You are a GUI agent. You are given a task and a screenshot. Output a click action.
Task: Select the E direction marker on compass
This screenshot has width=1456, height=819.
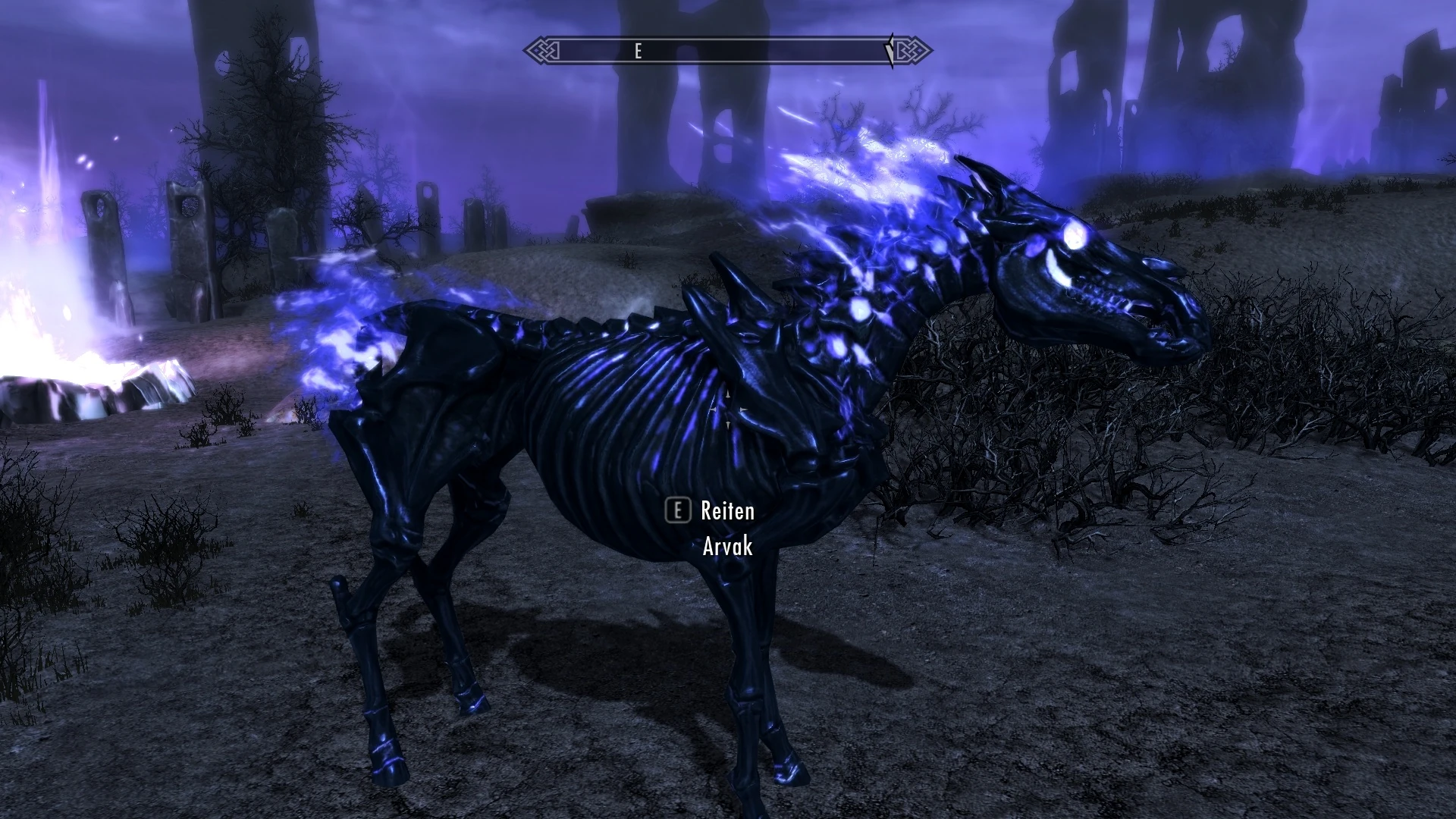click(x=638, y=52)
